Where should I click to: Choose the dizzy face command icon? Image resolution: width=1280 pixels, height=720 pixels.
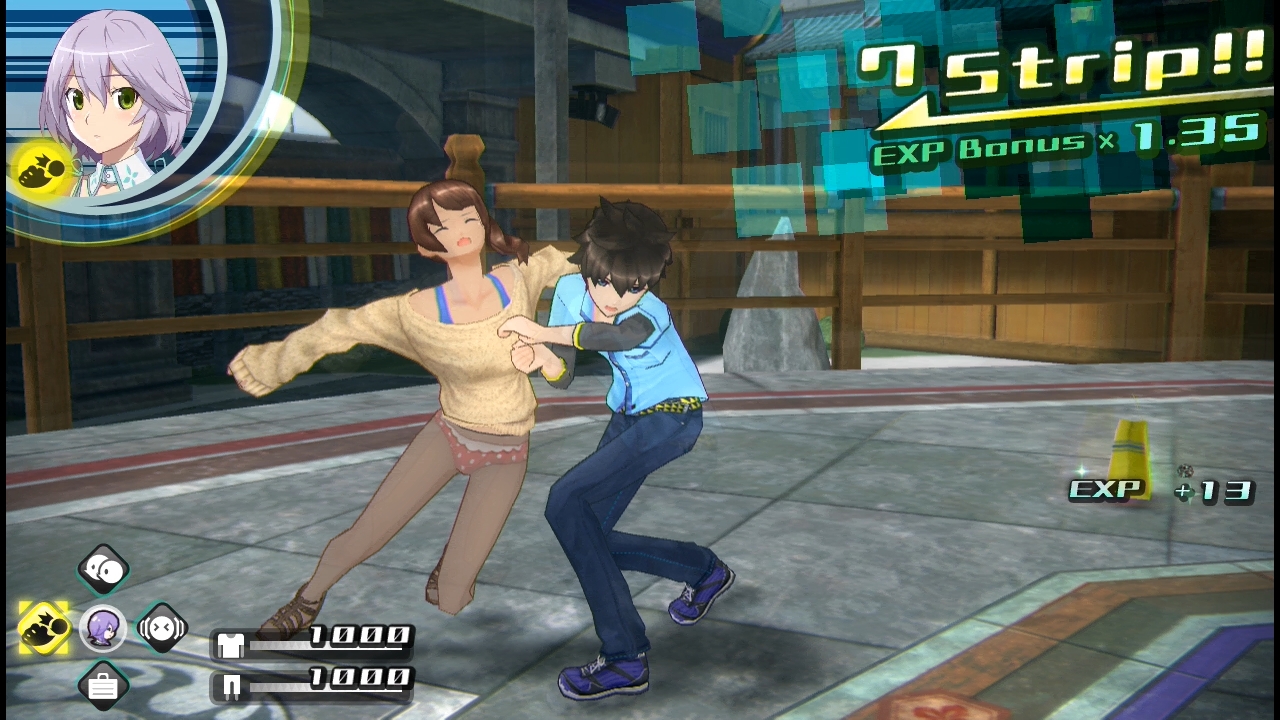tap(161, 628)
